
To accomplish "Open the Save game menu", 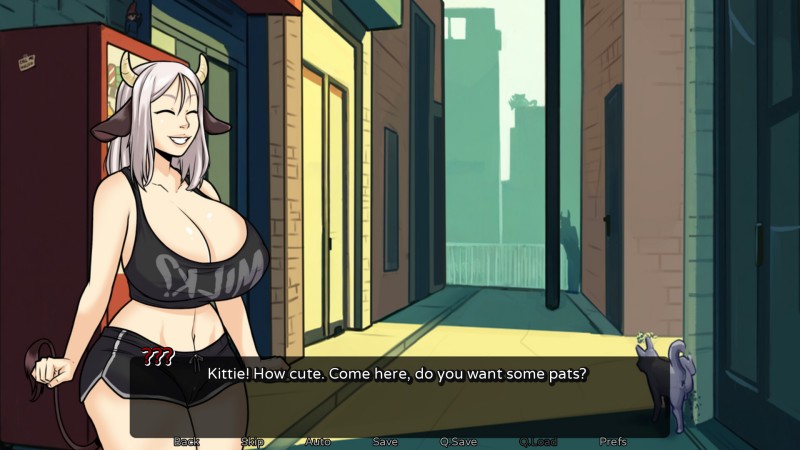I will [385, 441].
